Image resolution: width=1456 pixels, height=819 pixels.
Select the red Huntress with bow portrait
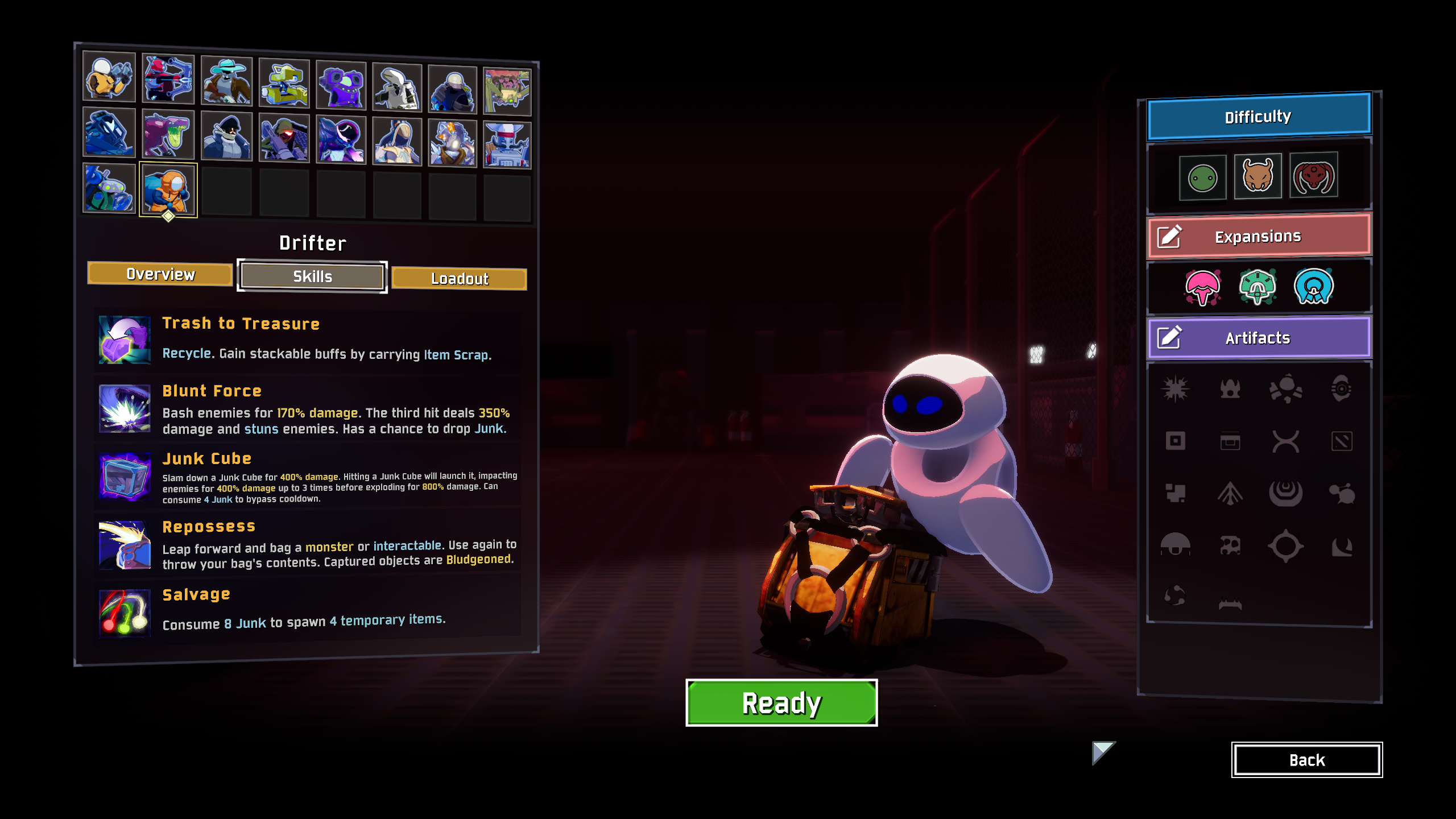pyautogui.click(x=168, y=80)
